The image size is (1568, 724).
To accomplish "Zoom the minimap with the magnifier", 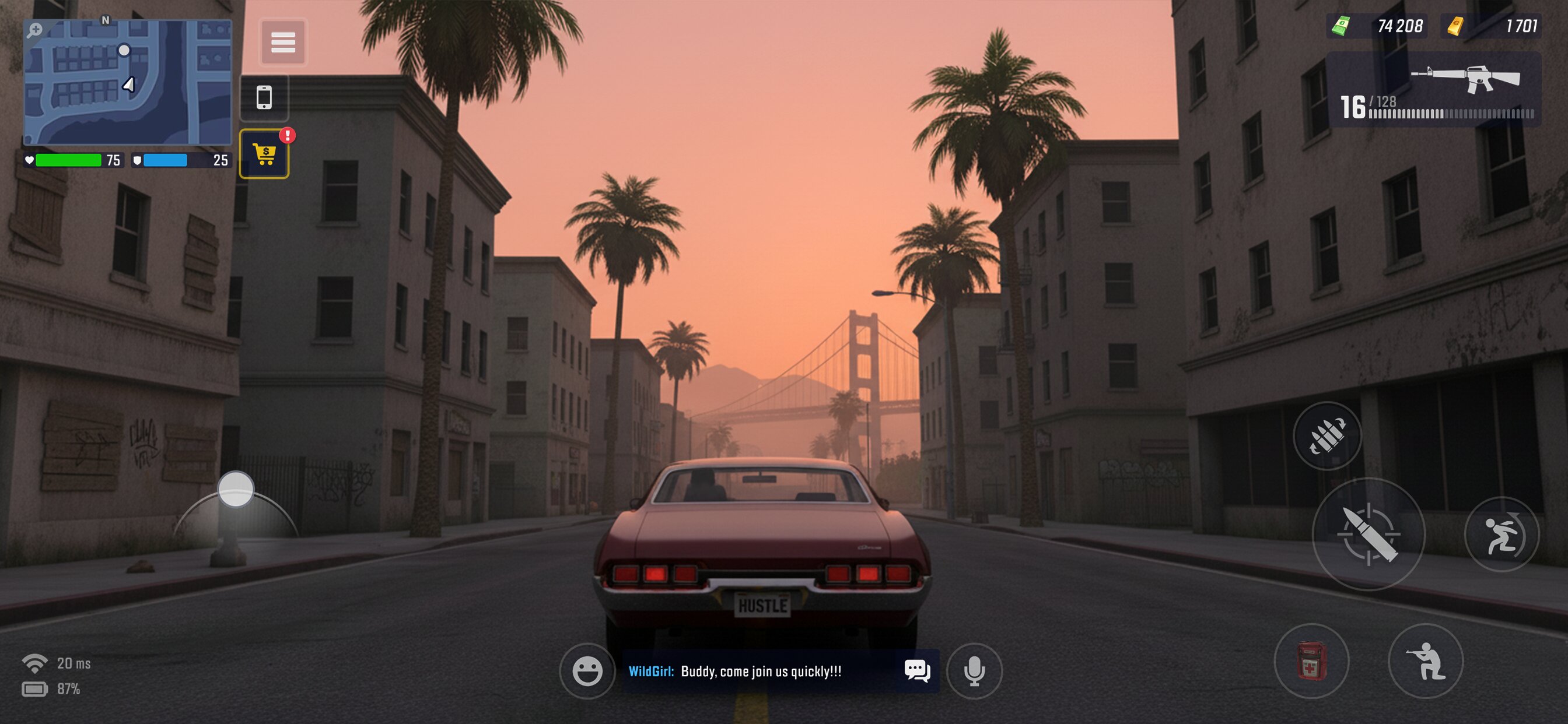I will [34, 30].
